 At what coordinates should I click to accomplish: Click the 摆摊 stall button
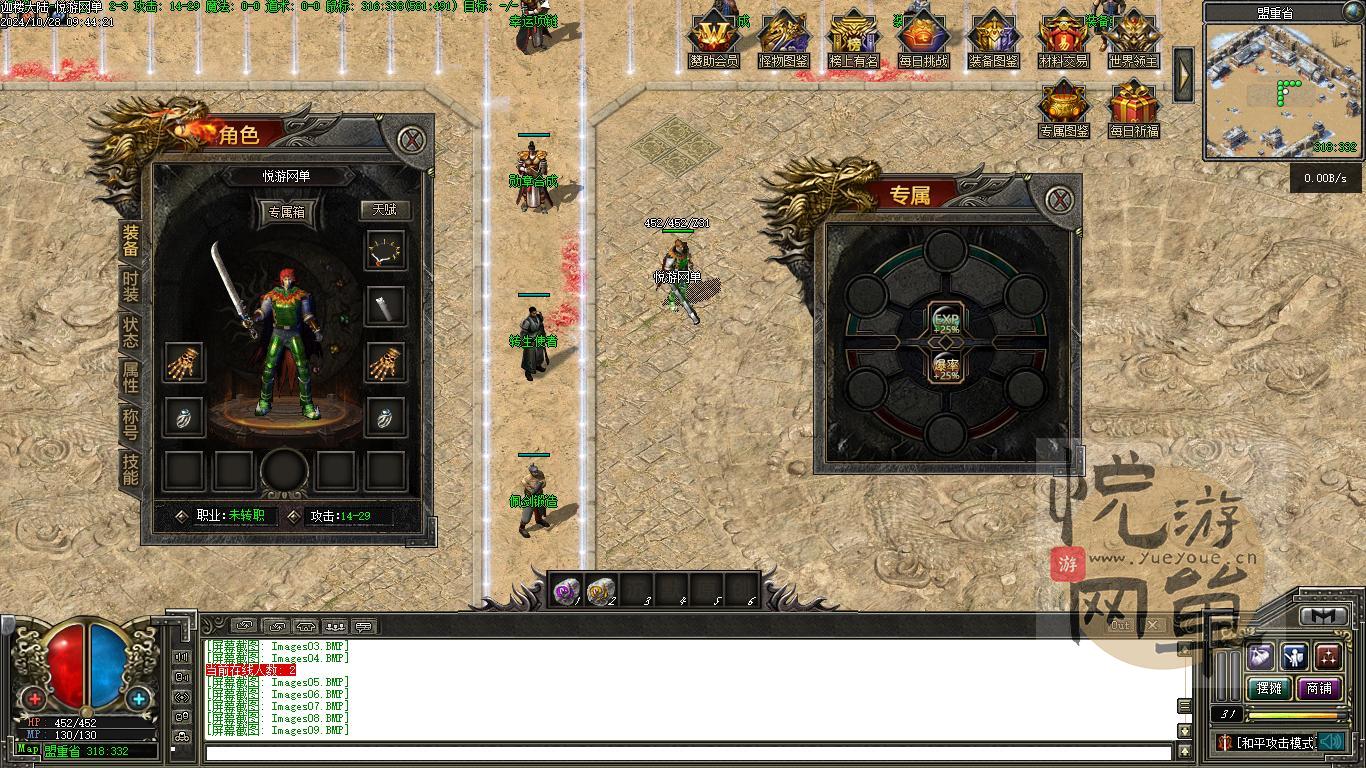point(1269,688)
